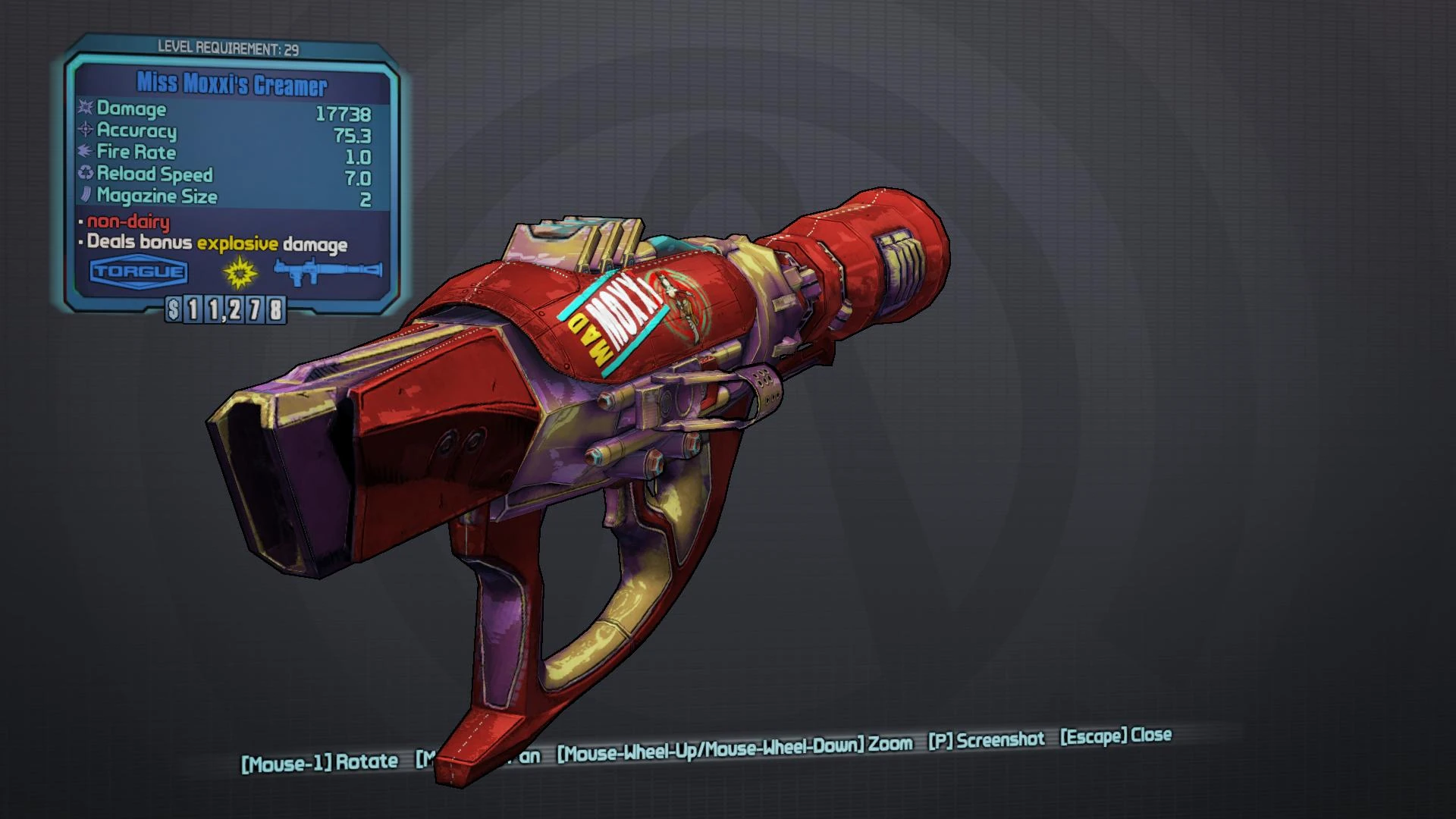Viewport: 1456px width, 819px height.
Task: Select the [Escape] Close option
Action: pyautogui.click(x=1115, y=737)
